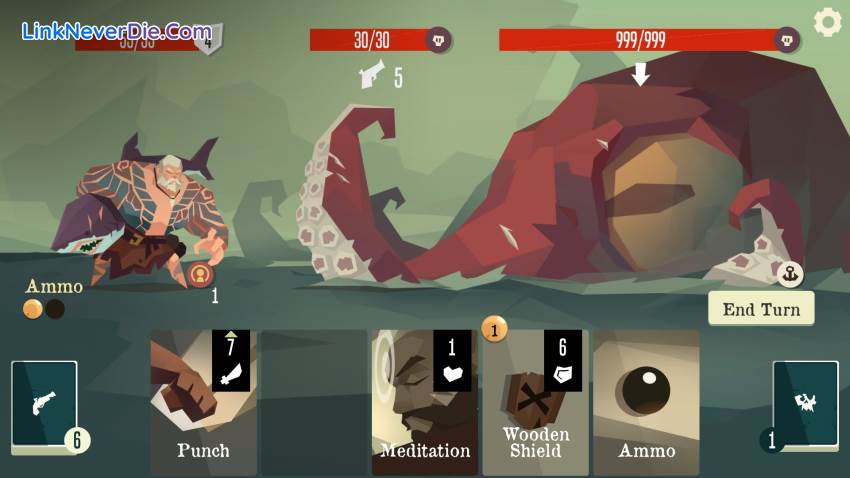850x478 pixels.
Task: Choose the Wooden Shield card
Action: click(x=535, y=402)
